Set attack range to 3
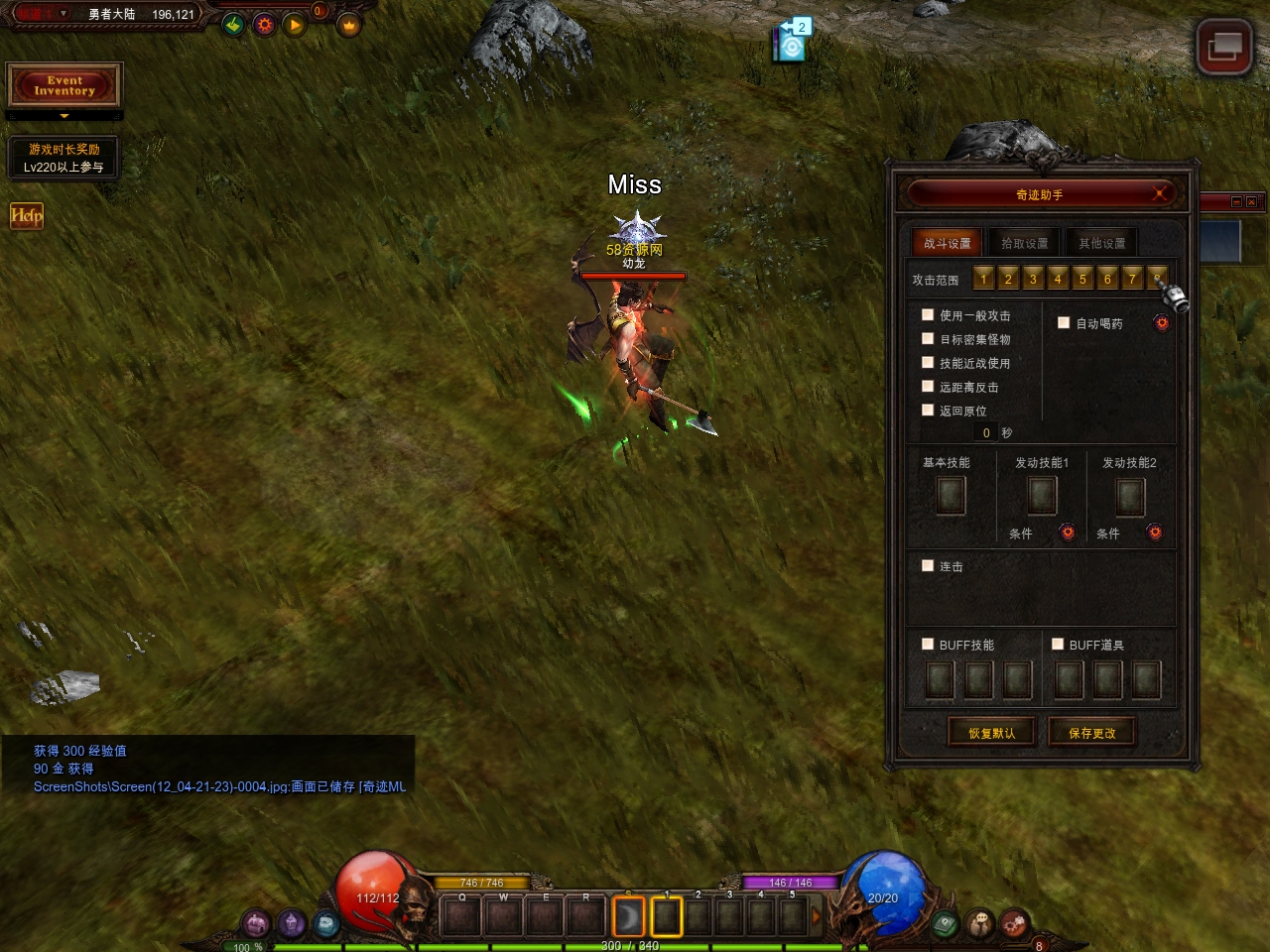 point(1033,279)
